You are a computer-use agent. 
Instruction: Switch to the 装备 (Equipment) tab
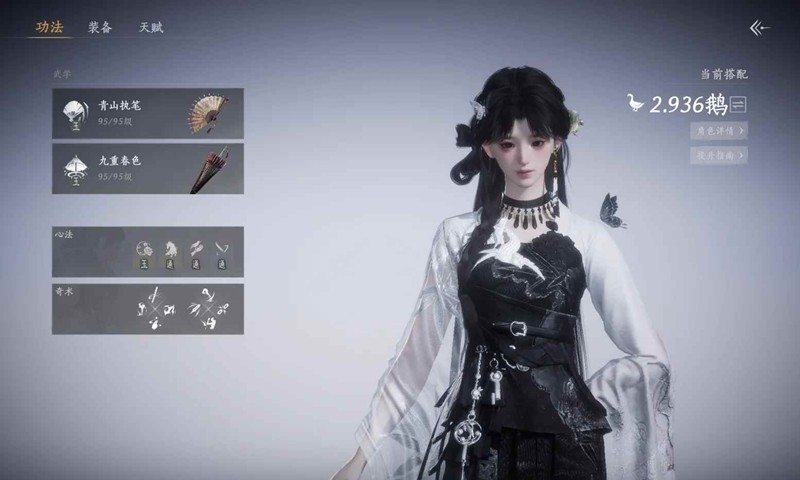pyautogui.click(x=99, y=28)
